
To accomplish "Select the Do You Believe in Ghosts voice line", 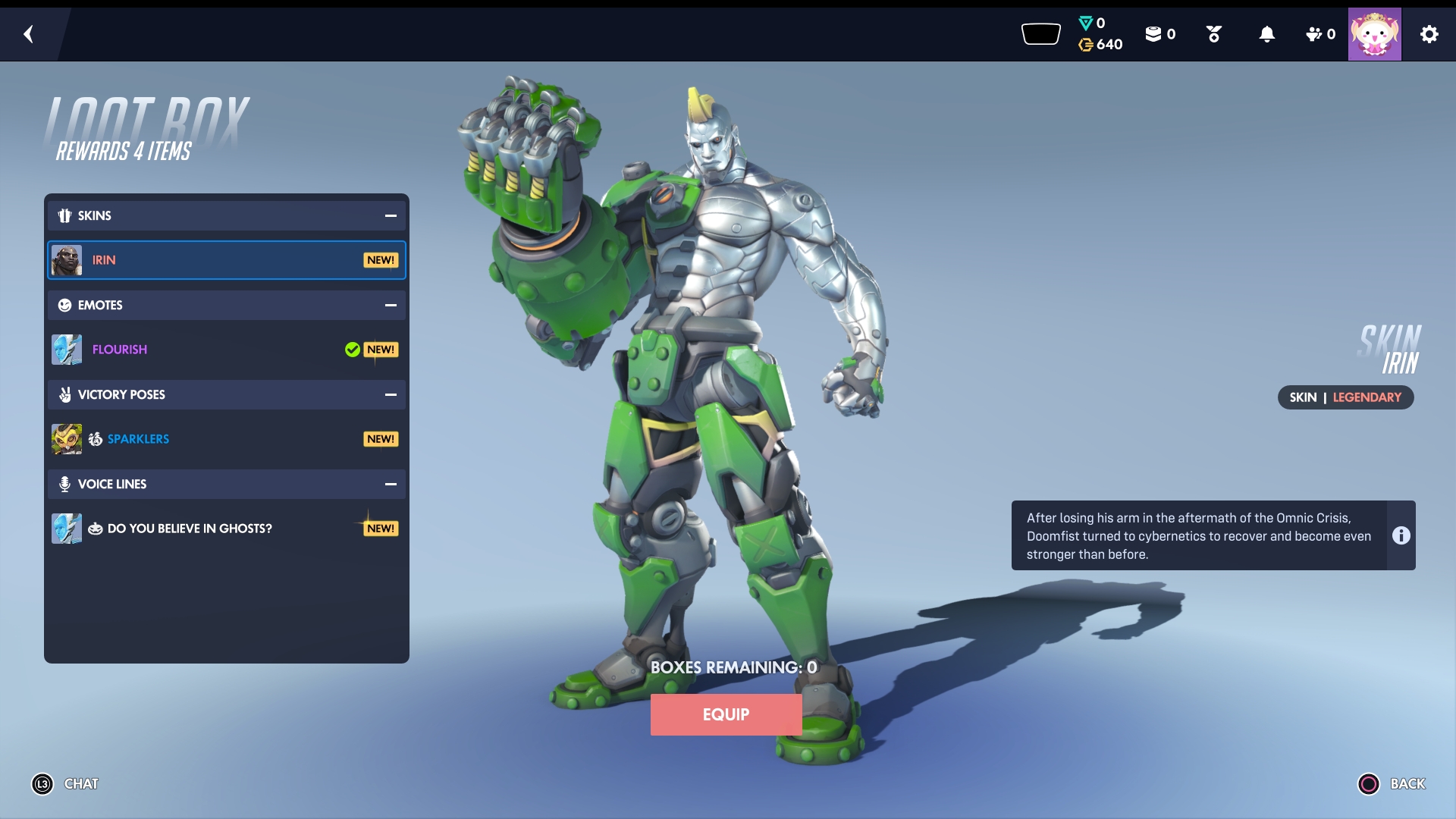I will point(226,529).
